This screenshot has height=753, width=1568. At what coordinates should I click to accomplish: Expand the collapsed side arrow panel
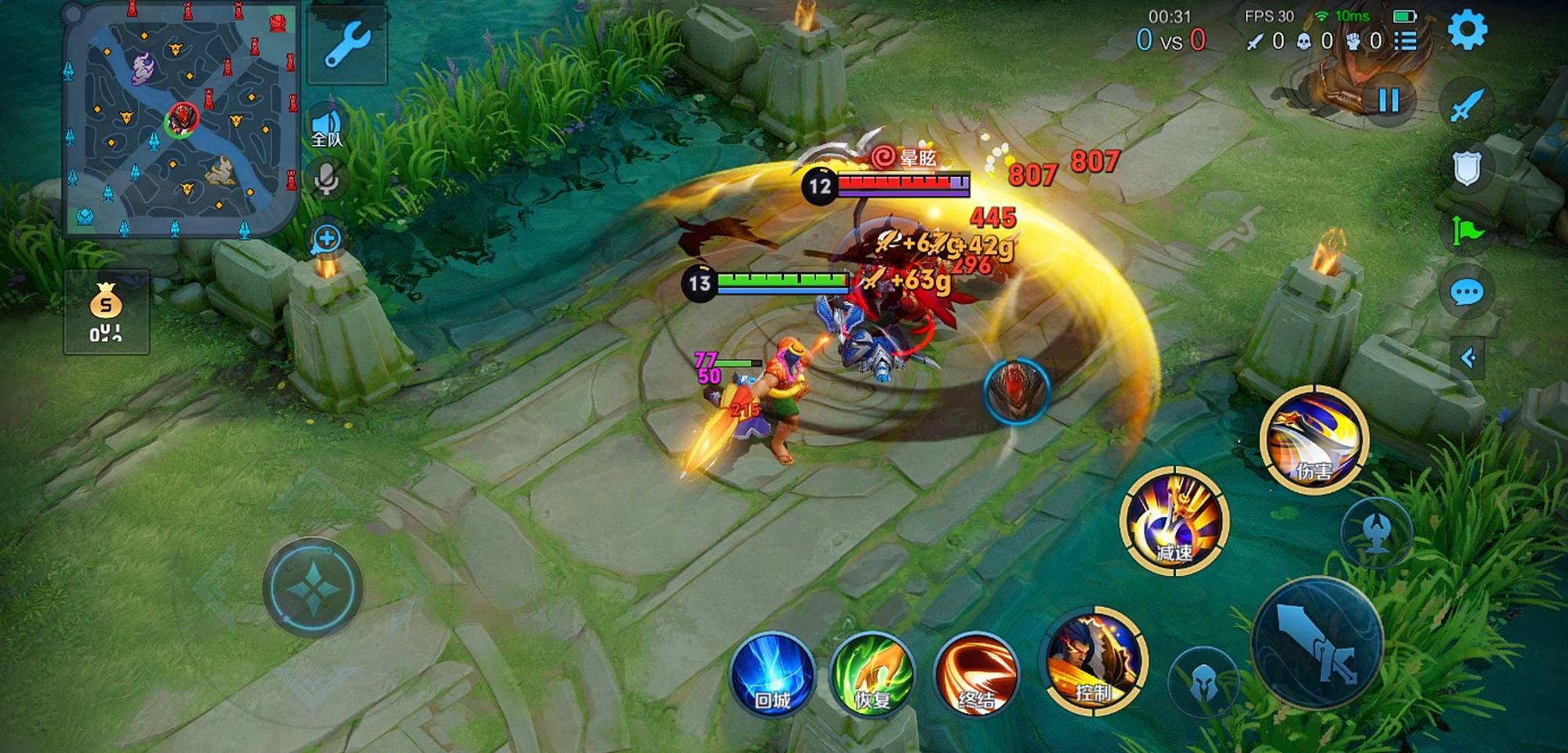tap(1468, 358)
